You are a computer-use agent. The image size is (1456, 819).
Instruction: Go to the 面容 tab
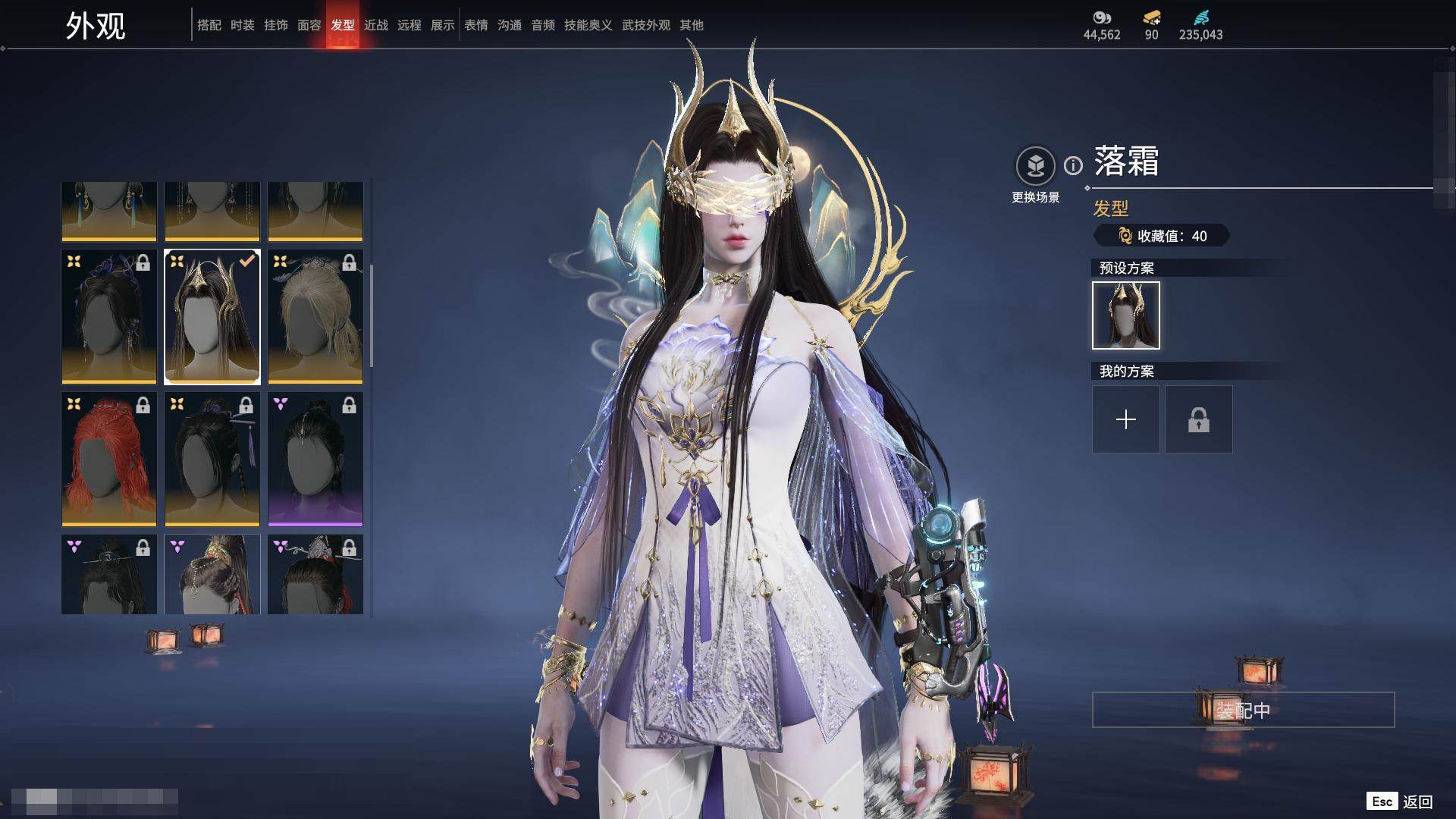(309, 25)
